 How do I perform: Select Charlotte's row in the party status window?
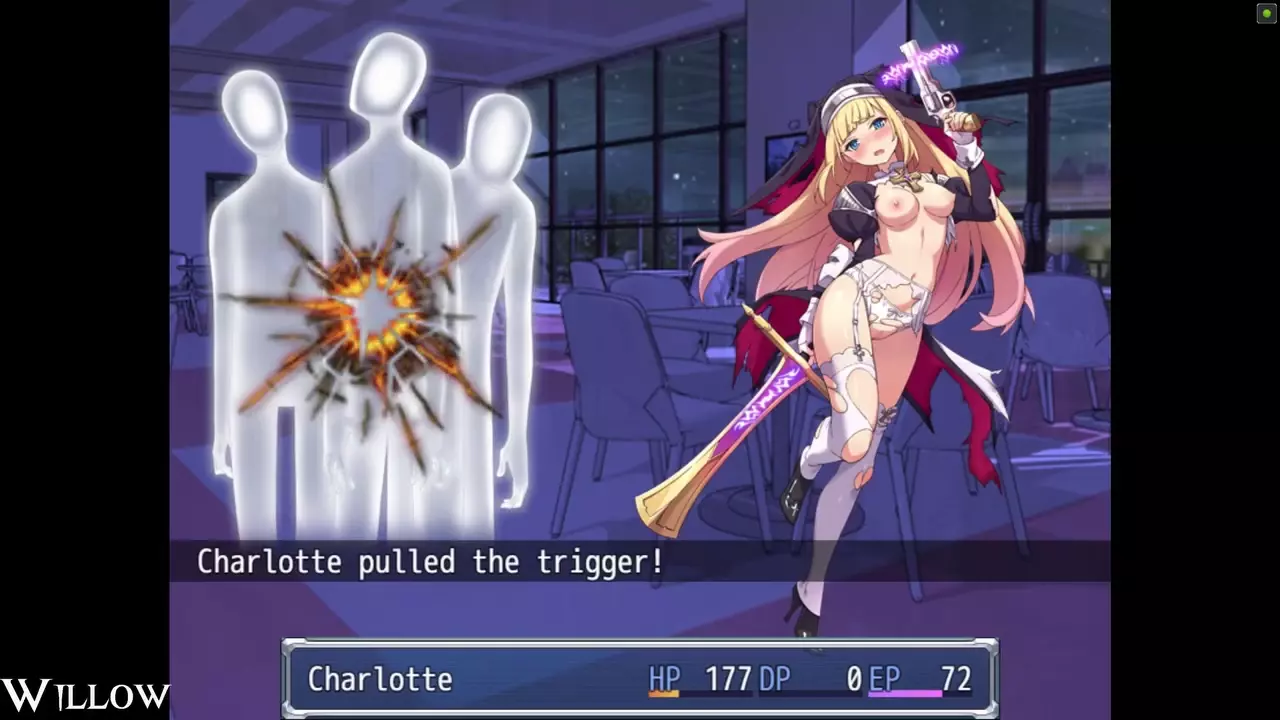(x=638, y=679)
